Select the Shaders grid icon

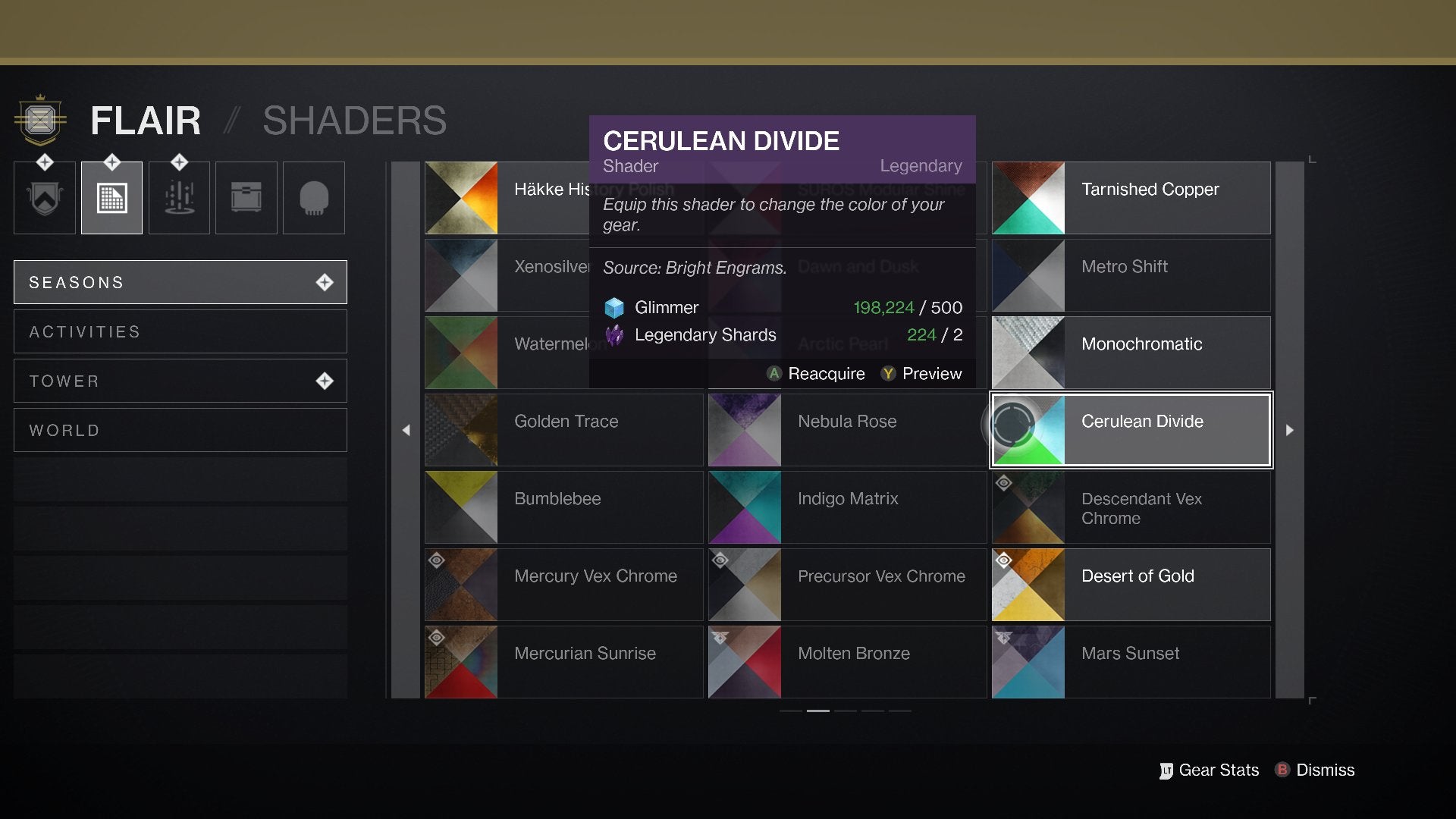111,197
